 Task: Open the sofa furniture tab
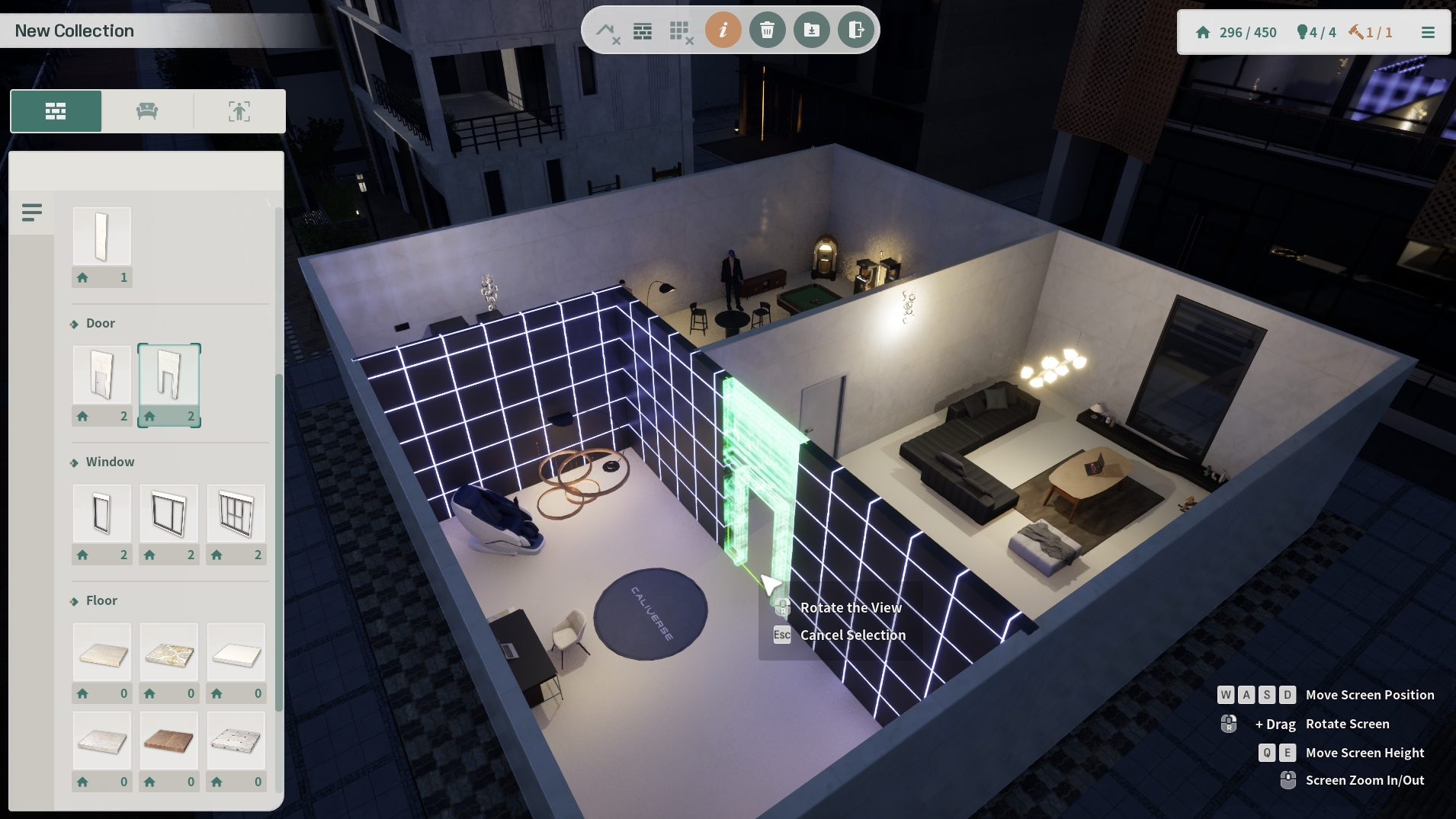coord(147,111)
